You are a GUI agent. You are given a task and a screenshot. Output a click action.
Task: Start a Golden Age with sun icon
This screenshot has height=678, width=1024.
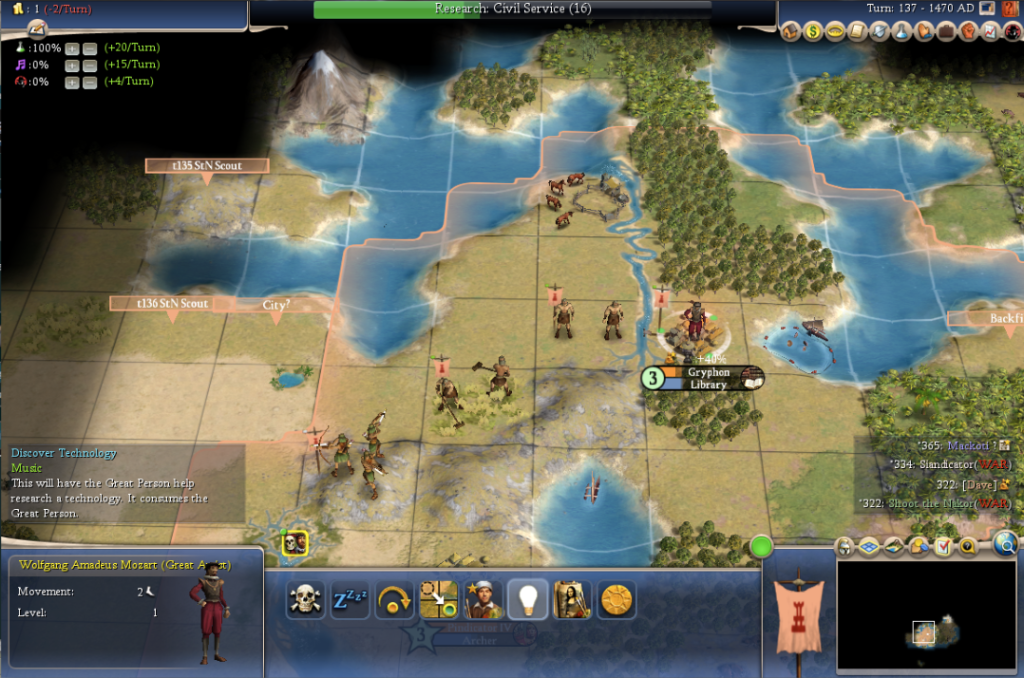(x=616, y=599)
